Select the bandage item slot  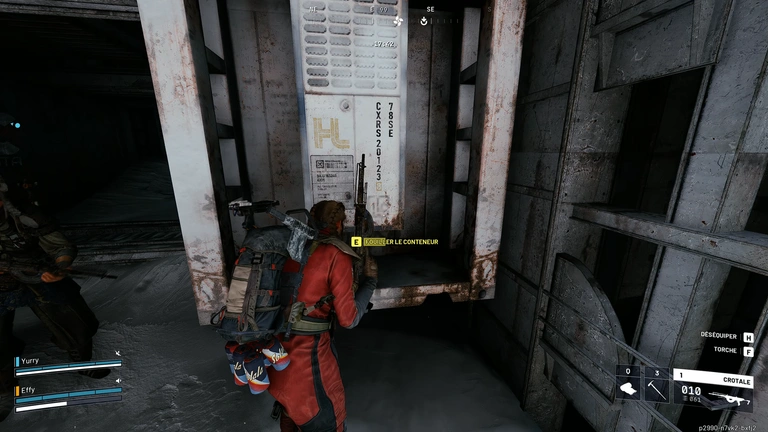[x=628, y=390]
